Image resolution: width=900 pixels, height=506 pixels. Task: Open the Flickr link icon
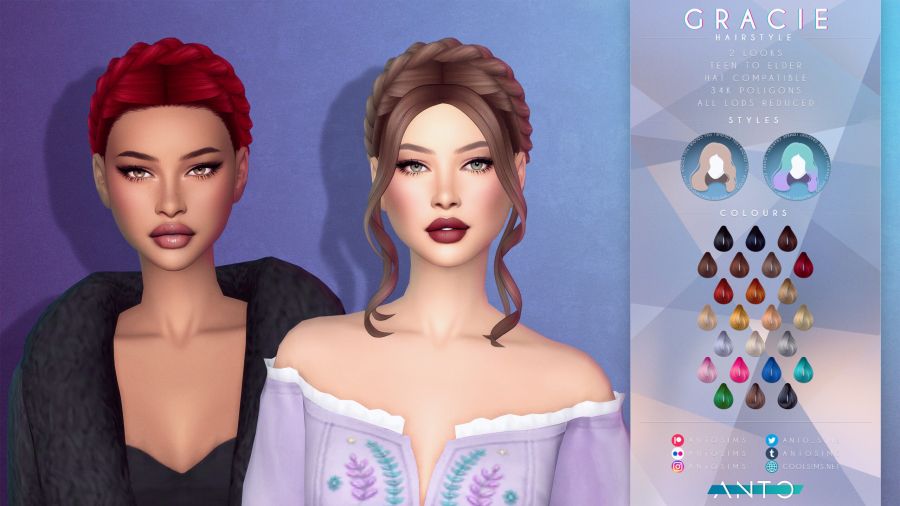679,452
